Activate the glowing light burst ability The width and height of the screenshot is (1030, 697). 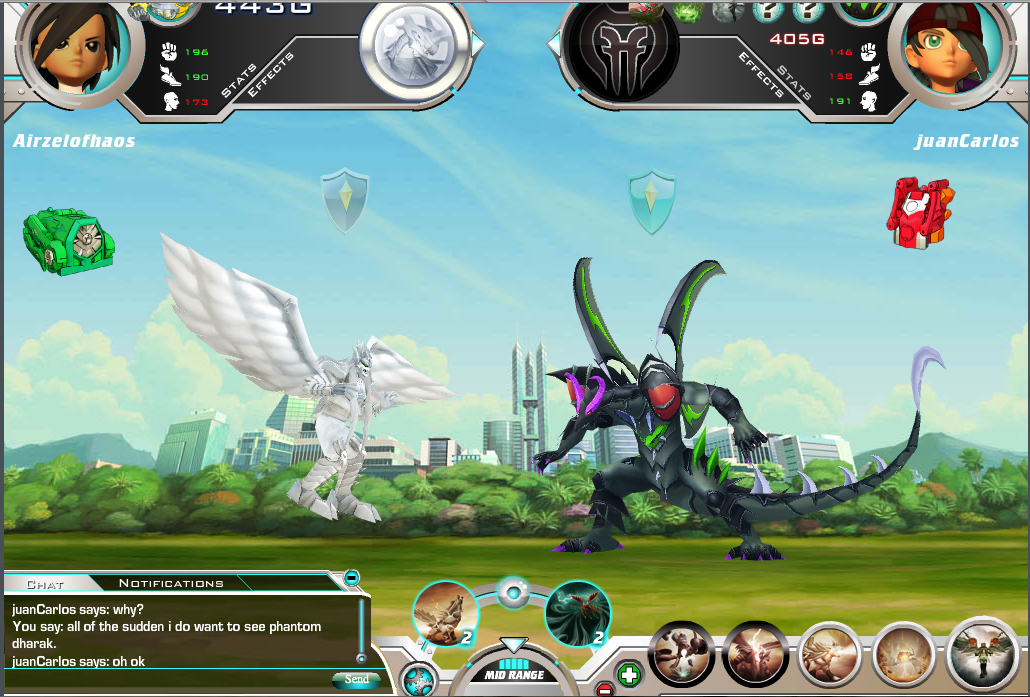(905, 655)
